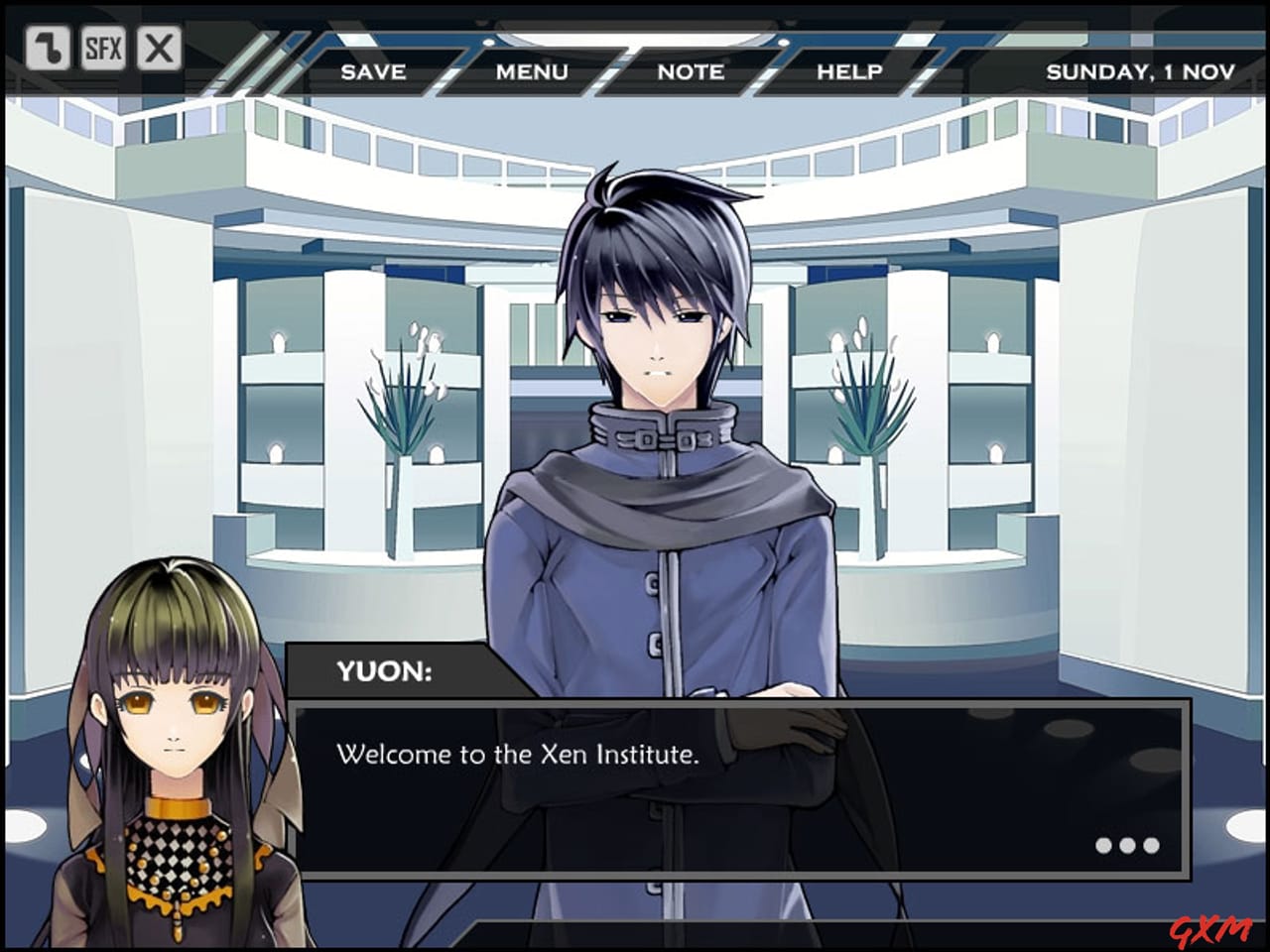This screenshot has height=952, width=1270.
Task: Click SAVE to store your progress
Action: (x=373, y=71)
